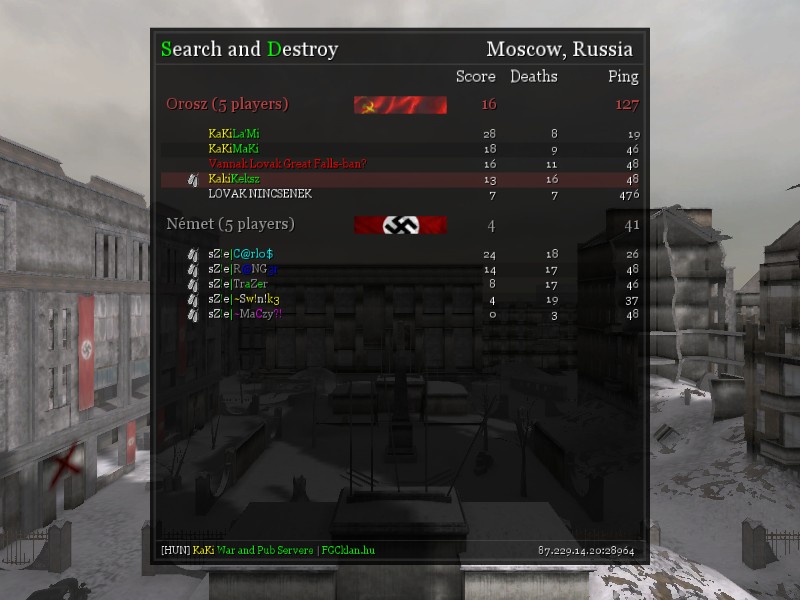Select the sZ|e|-MaCzy?! player row
The width and height of the screenshot is (800, 600).
245,314
